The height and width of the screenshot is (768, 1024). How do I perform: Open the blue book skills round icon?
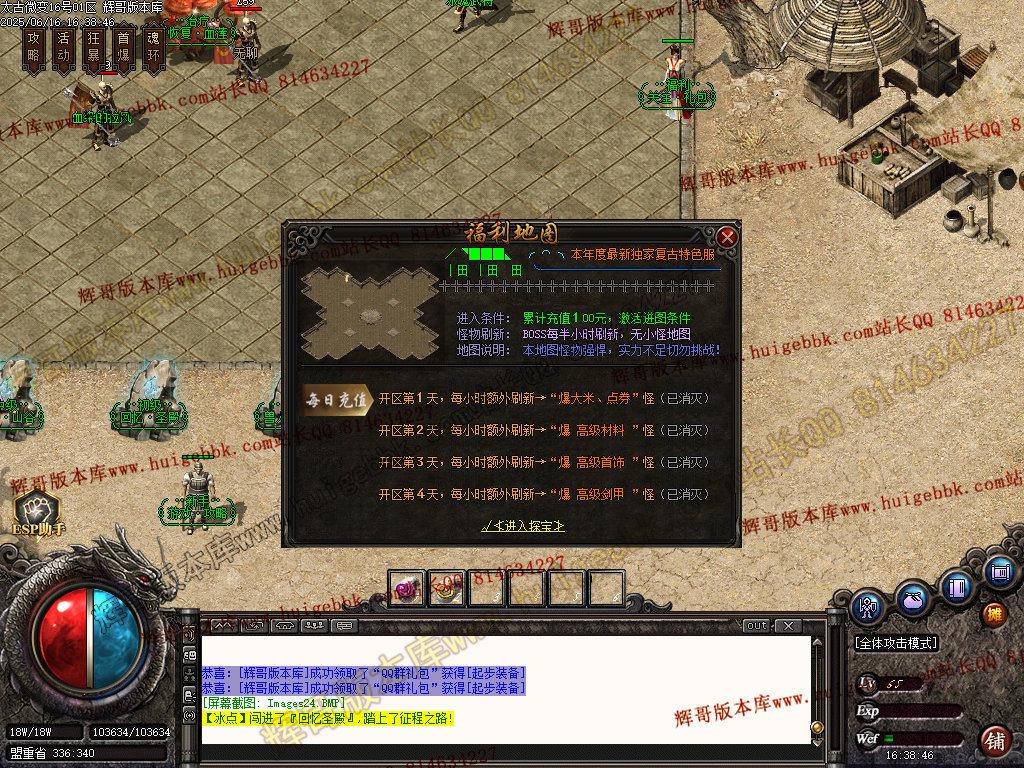(x=957, y=586)
